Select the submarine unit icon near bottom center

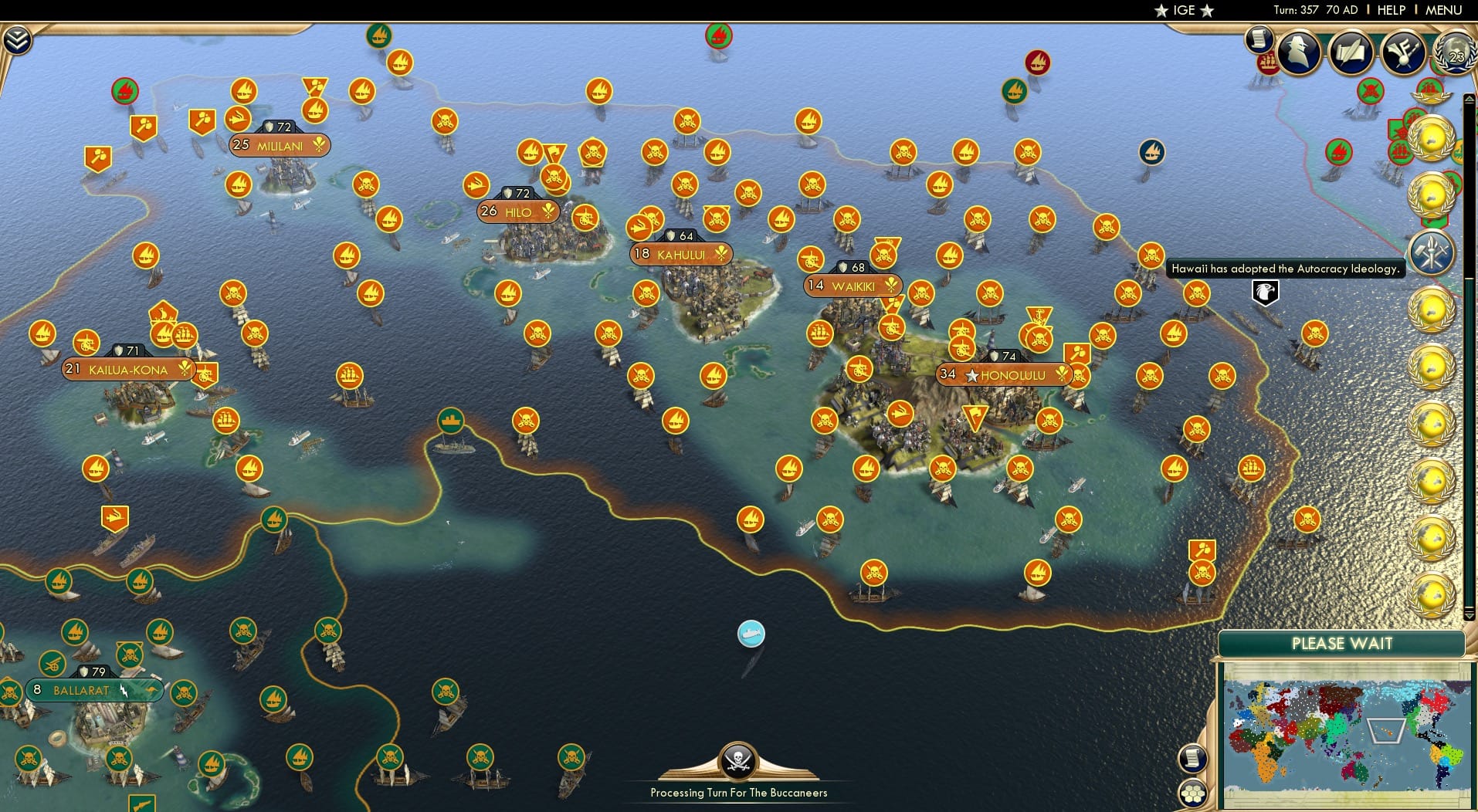pos(750,633)
